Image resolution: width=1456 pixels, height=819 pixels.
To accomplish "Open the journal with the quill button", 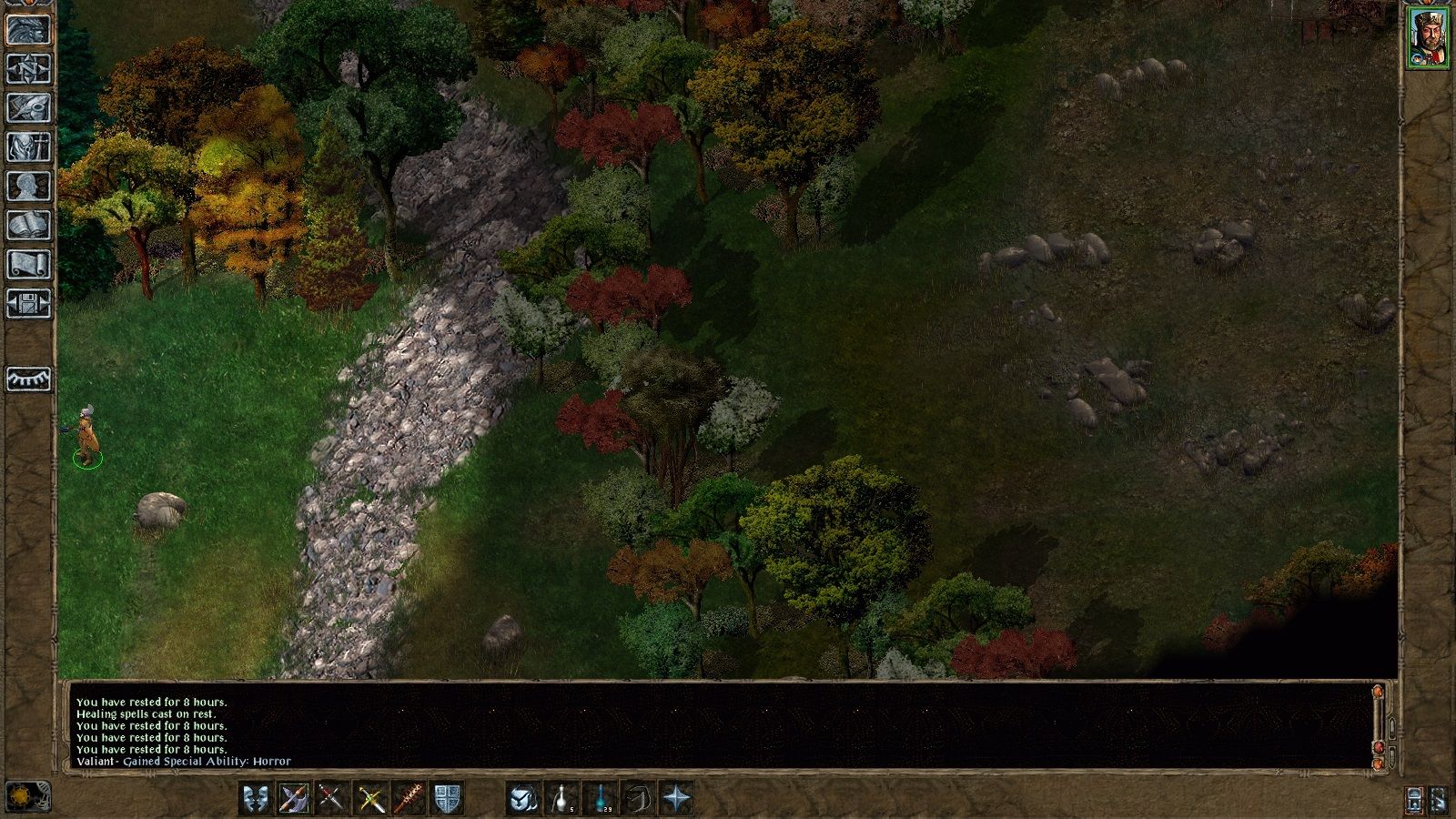I will 29,108.
